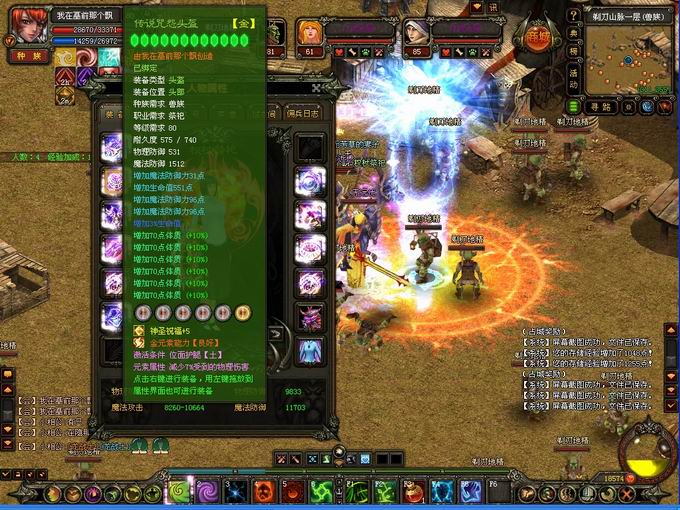Switch to the 佣兵日志 tab
680x510 pixels.
pos(304,112)
